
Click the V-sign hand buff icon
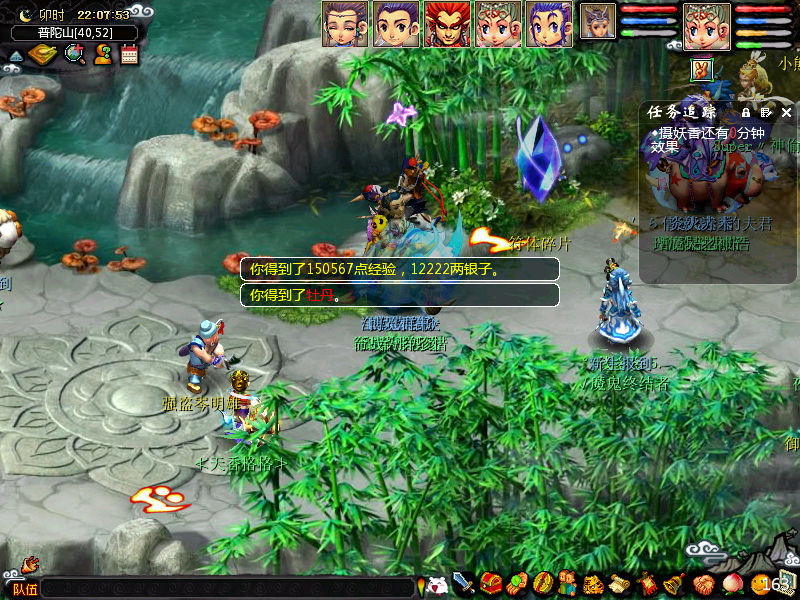pyautogui.click(x=702, y=69)
